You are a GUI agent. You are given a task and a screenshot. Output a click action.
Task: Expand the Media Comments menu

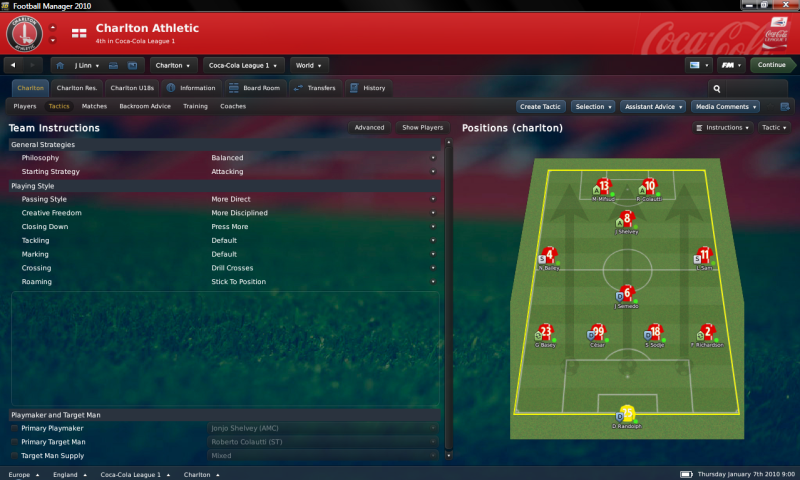[x=725, y=106]
